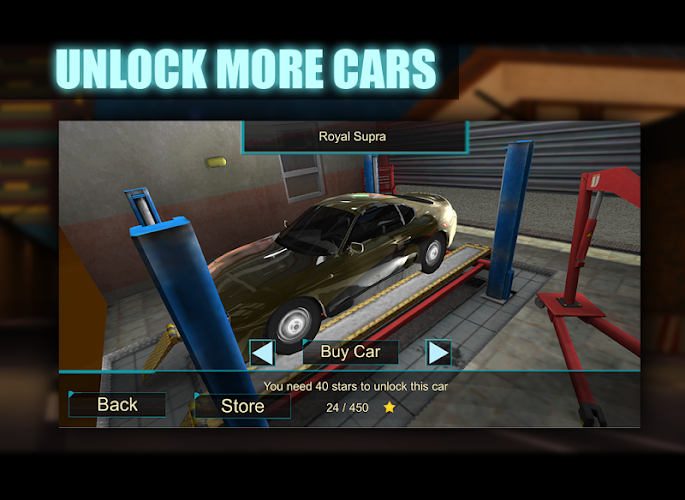Open the Store
Screen dimensions: 685x500
click(242, 405)
